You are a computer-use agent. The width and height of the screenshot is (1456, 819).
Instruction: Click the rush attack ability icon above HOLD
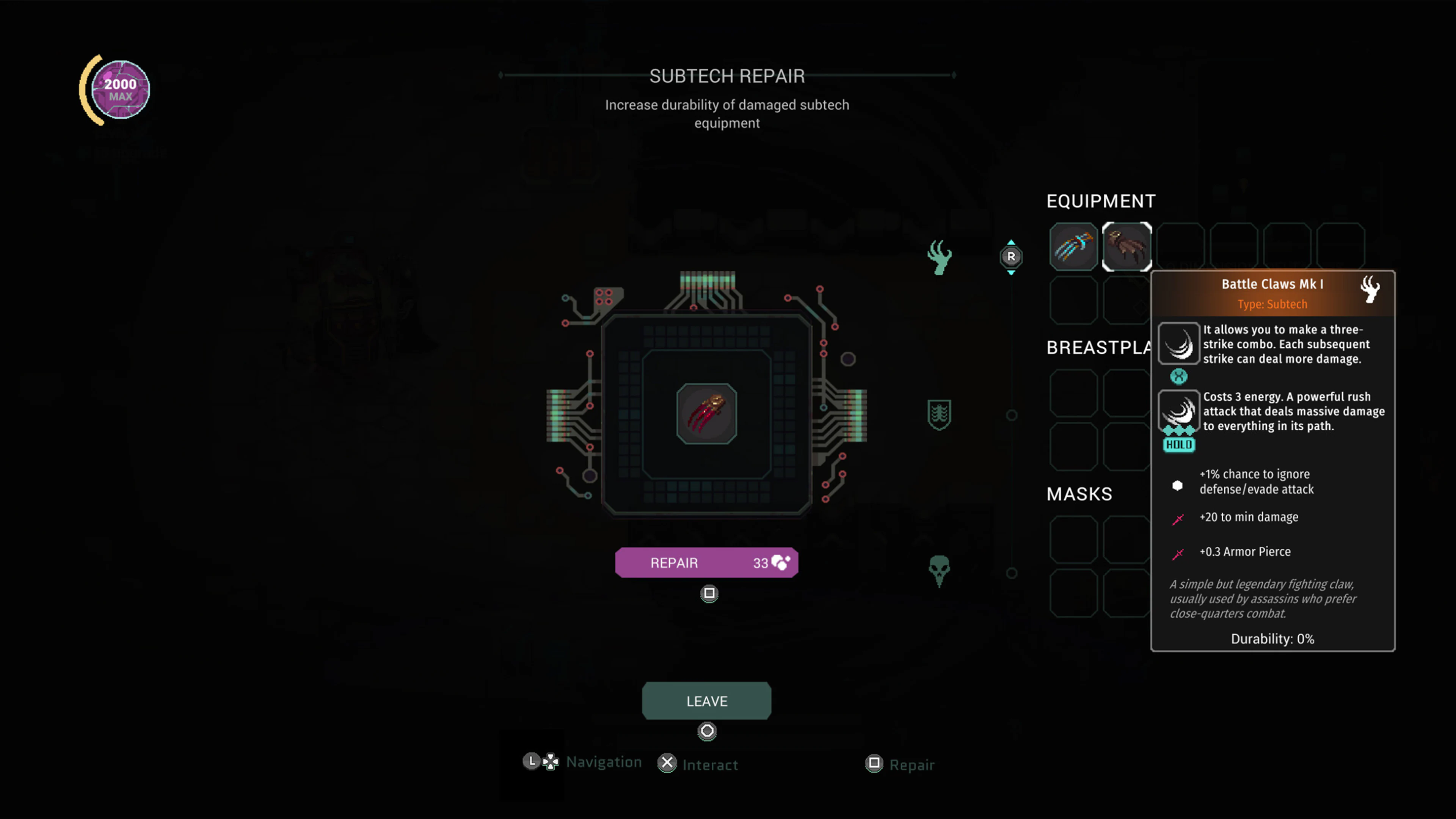[x=1179, y=411]
